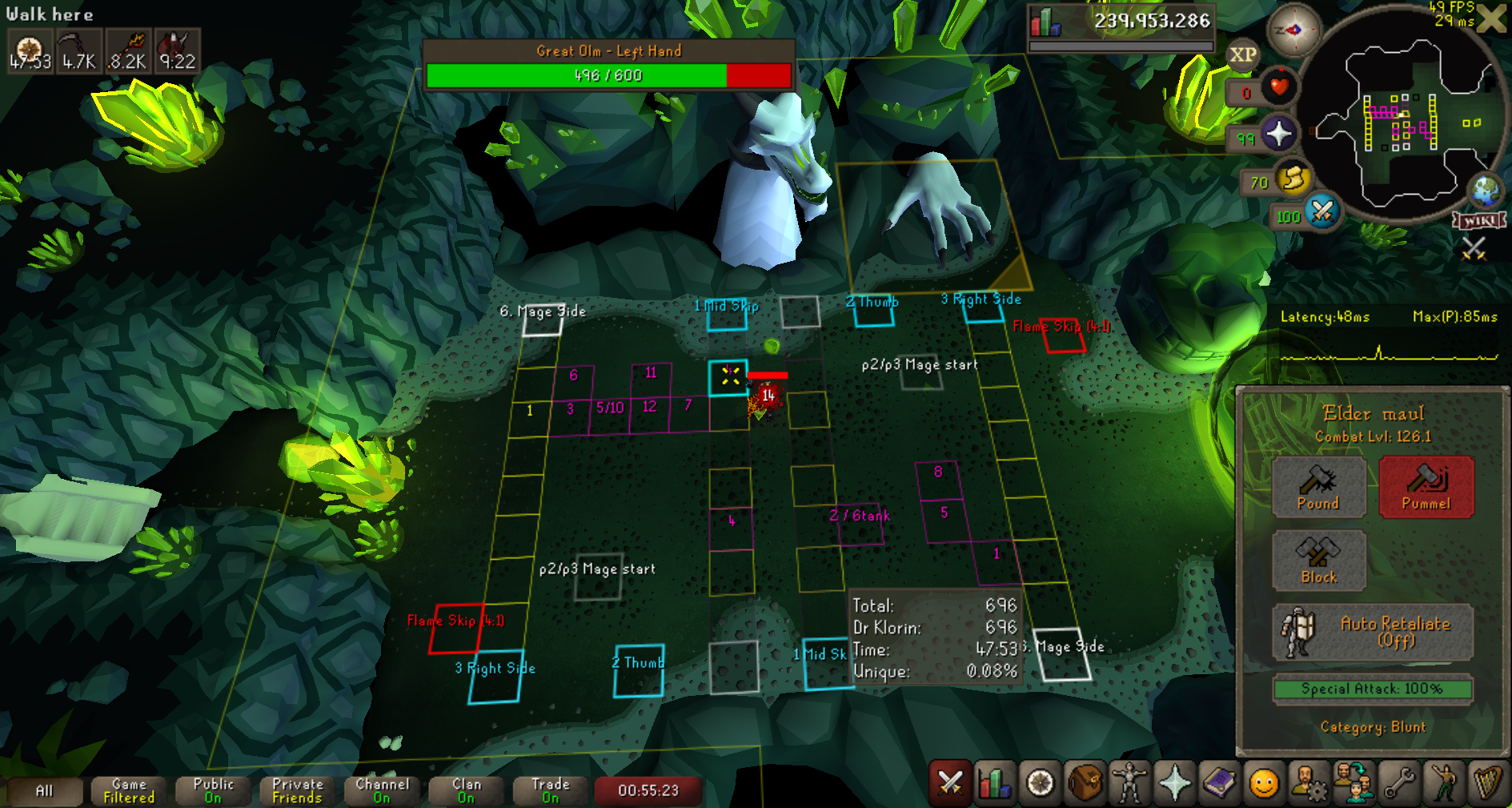Select the Pound attack style
Viewport: 1512px width, 808px height.
point(1318,487)
